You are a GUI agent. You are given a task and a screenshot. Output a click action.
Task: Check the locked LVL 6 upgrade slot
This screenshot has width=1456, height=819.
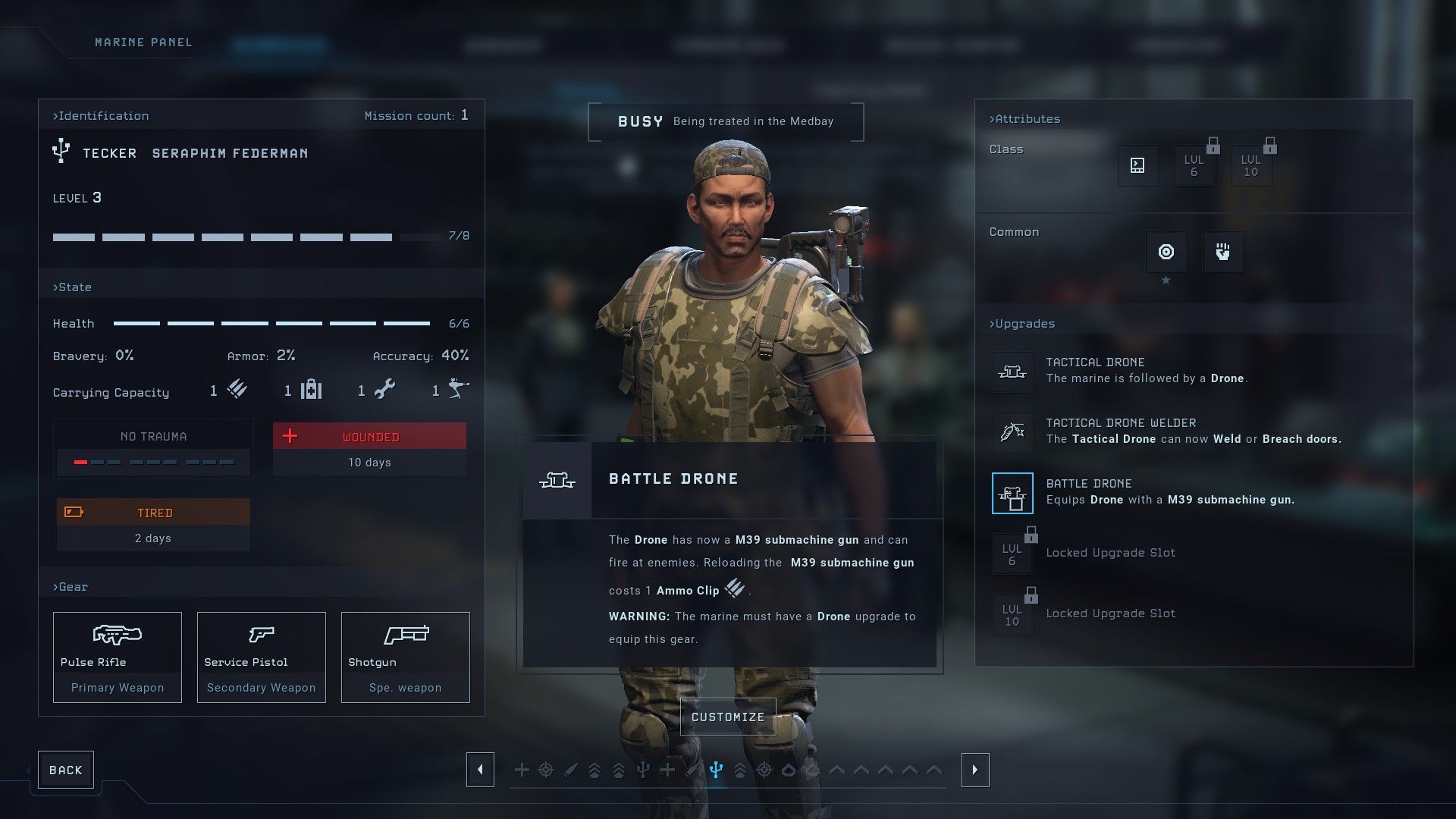1012,554
